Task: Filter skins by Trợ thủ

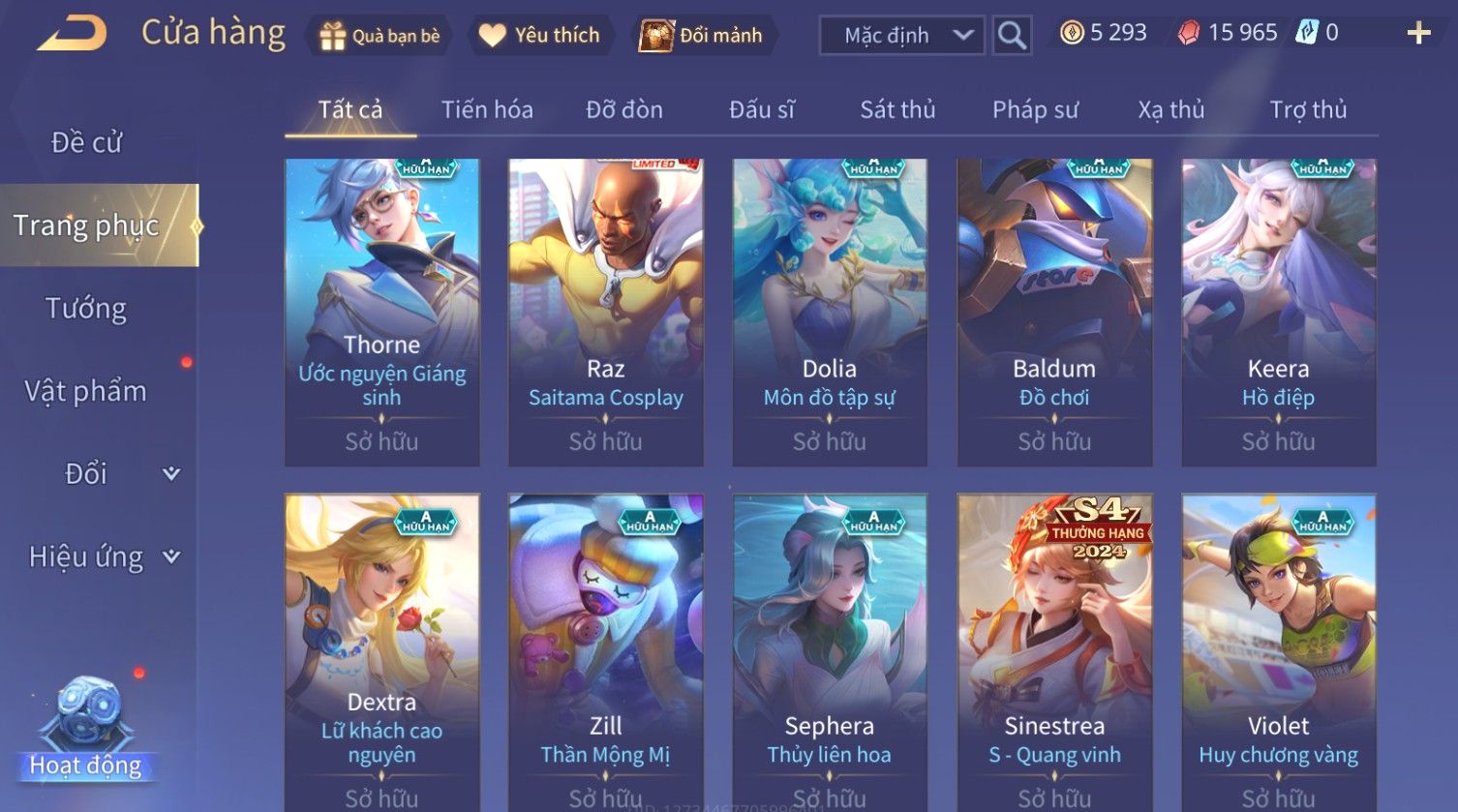Action: 1308,110
